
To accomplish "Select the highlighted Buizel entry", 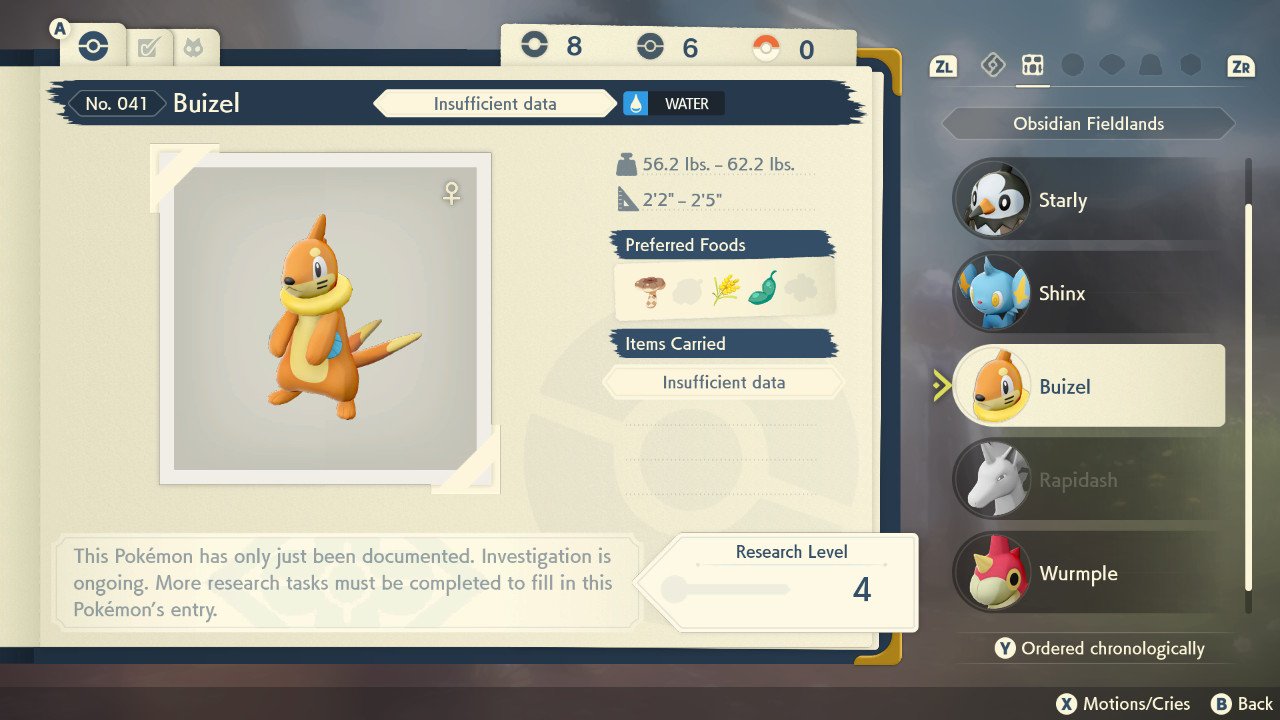I will point(1090,386).
